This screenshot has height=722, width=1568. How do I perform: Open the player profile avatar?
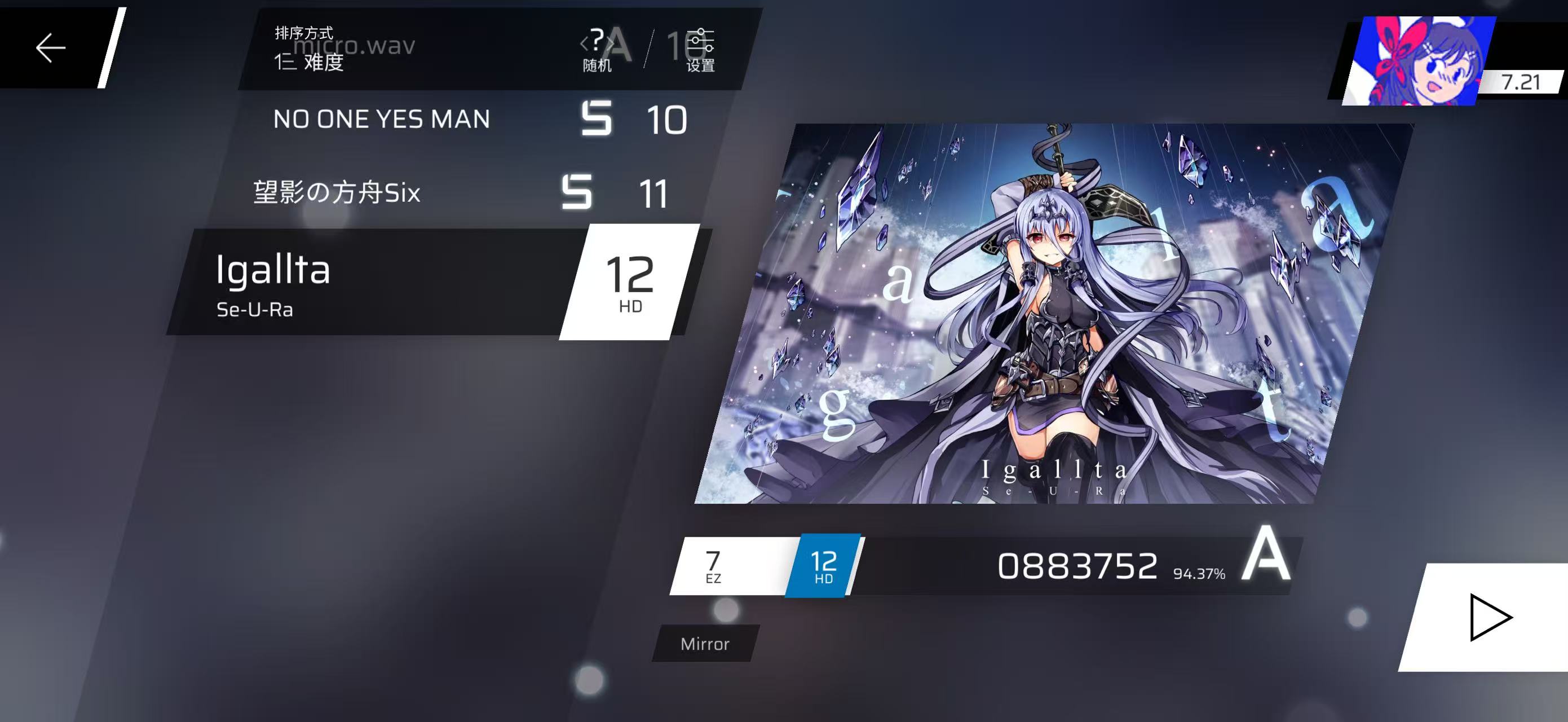[1418, 61]
